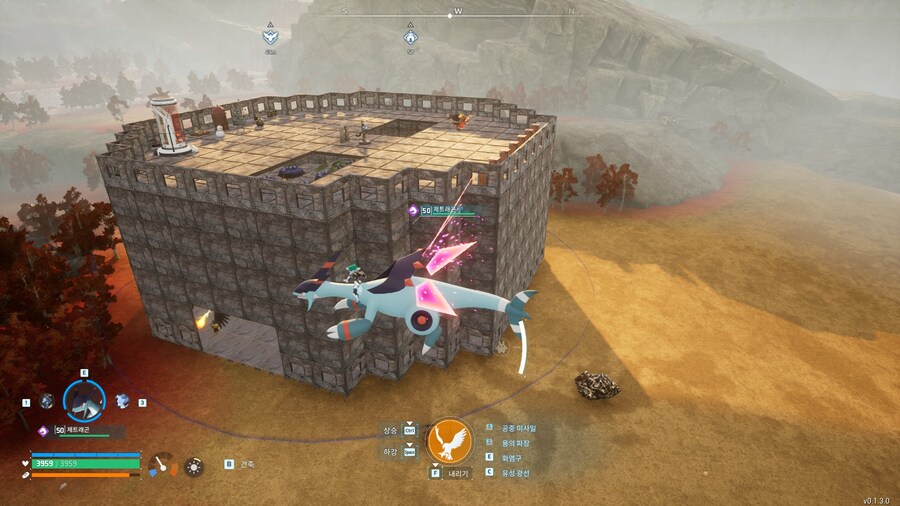Switch to the pal in slot 1
This screenshot has height=506, width=900.
click(46, 401)
